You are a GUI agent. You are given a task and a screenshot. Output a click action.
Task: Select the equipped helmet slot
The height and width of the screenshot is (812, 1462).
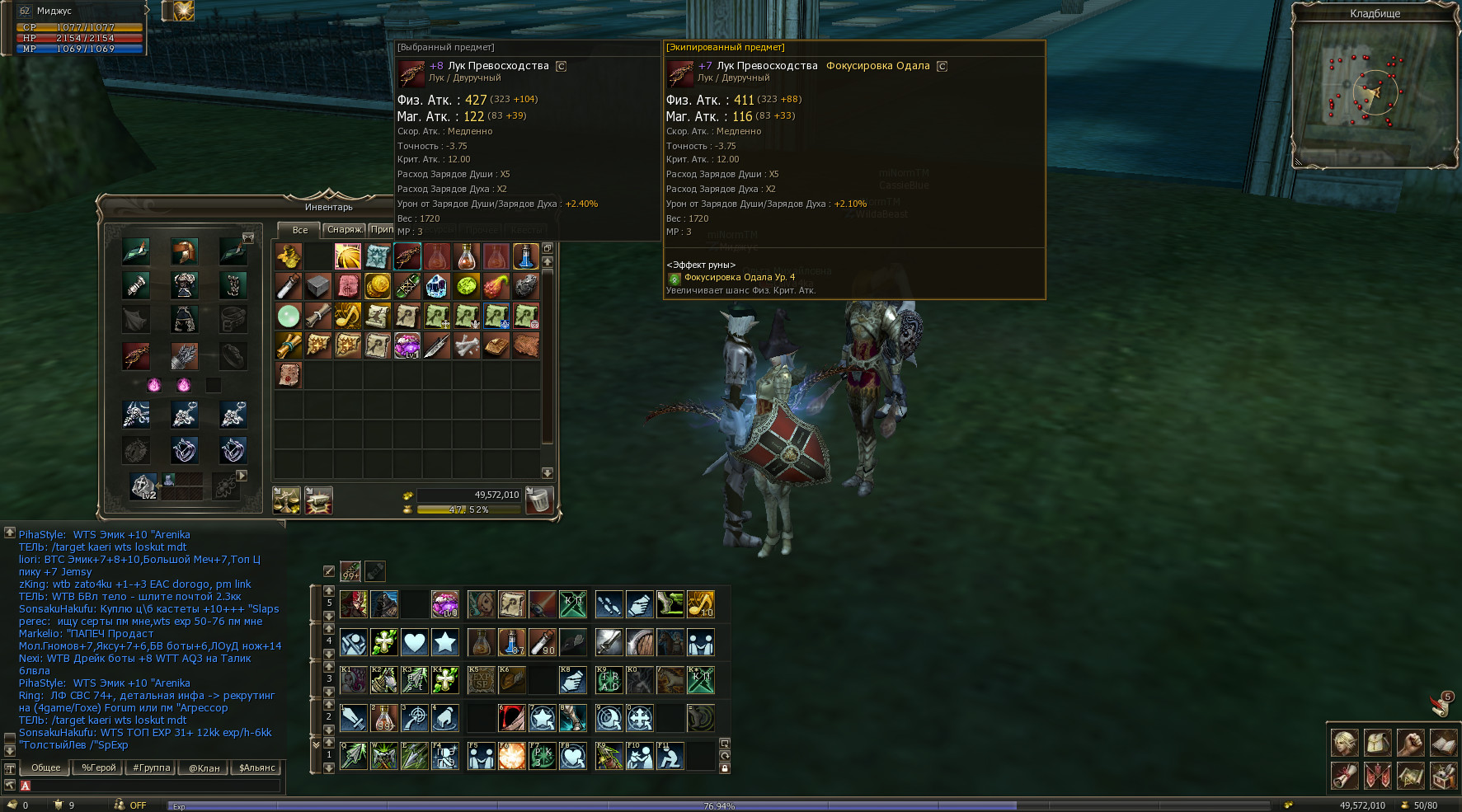(x=184, y=251)
